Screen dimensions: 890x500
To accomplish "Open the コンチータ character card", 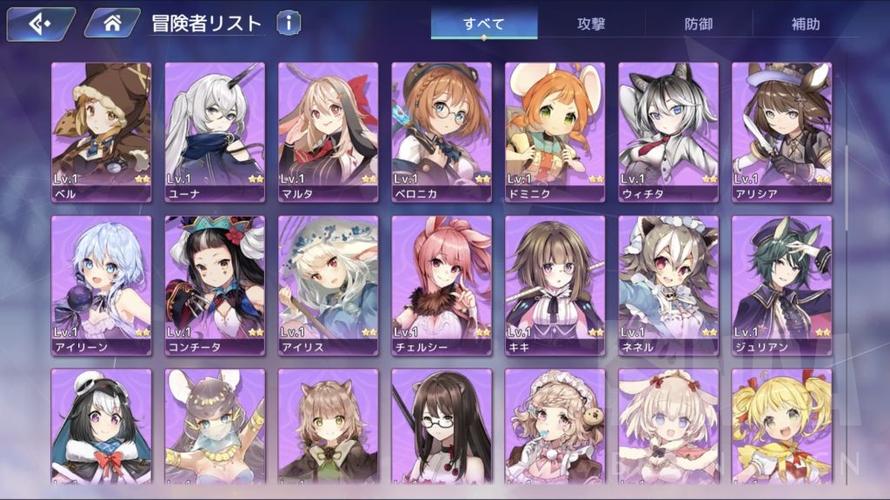I will 215,285.
